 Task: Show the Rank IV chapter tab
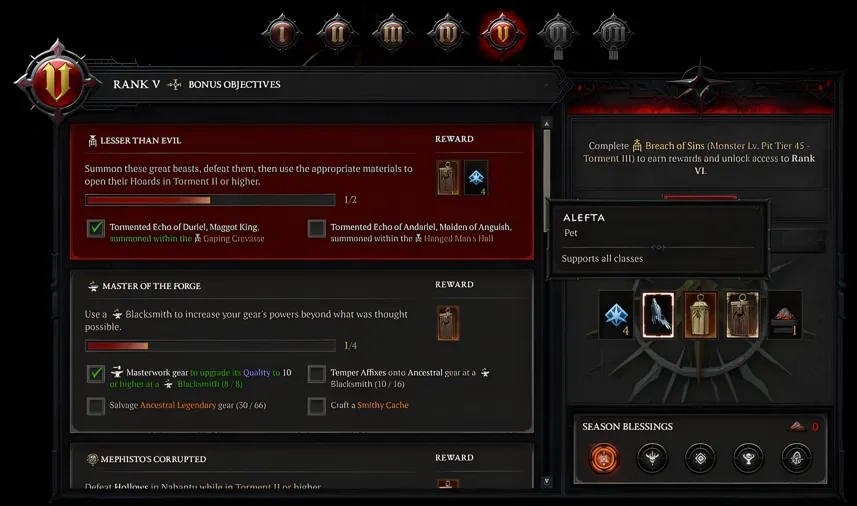pyautogui.click(x=447, y=33)
